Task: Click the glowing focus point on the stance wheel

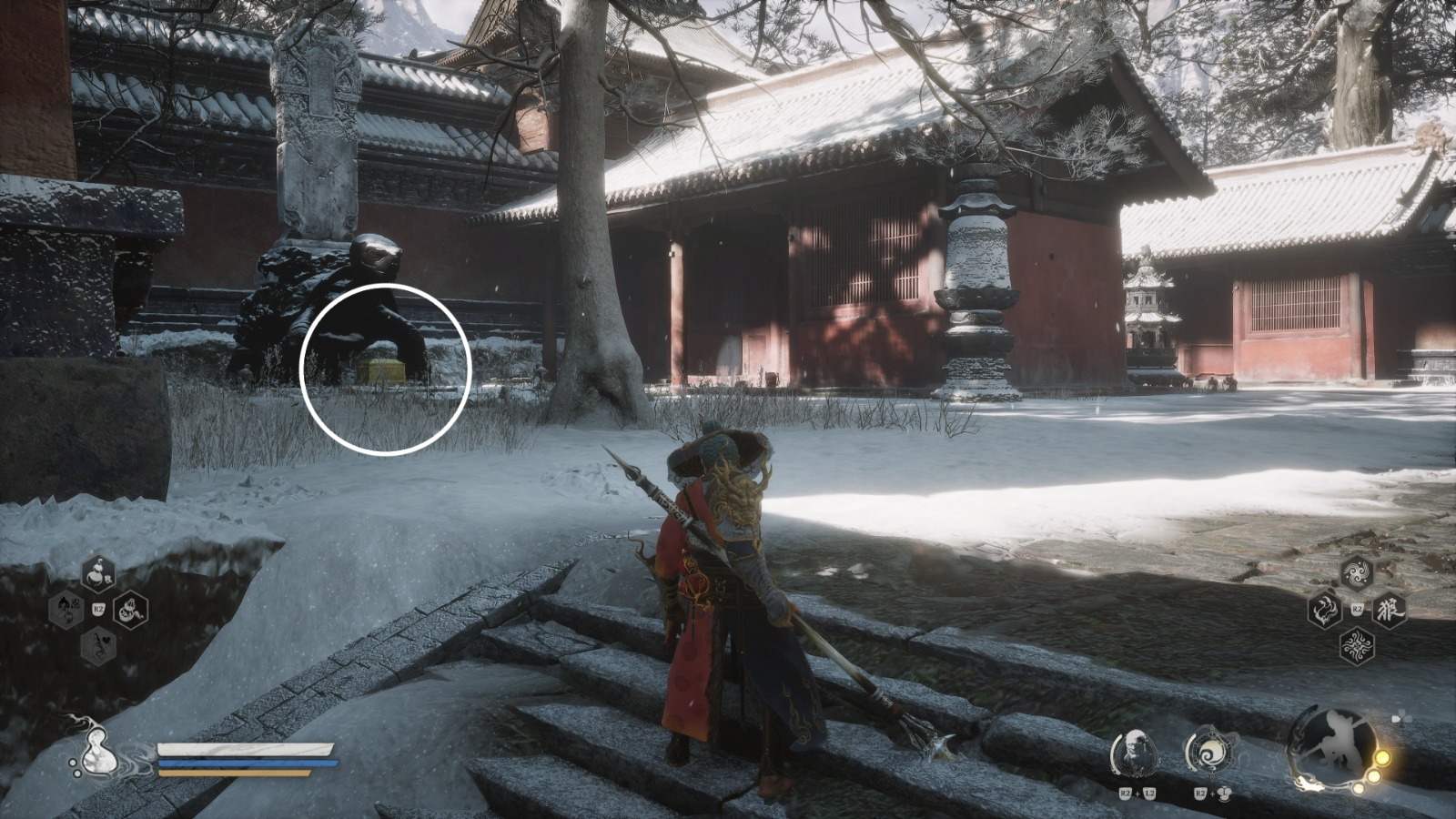Action: (1382, 757)
